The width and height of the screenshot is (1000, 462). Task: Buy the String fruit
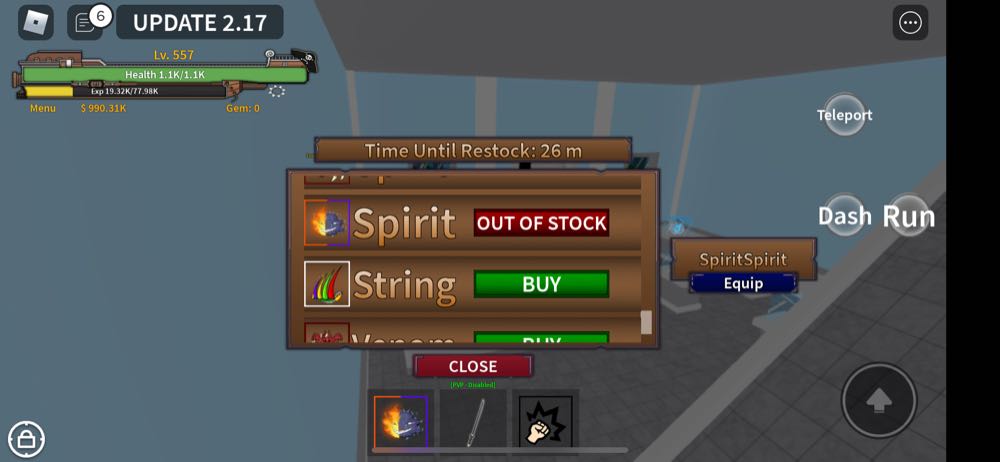(x=541, y=284)
